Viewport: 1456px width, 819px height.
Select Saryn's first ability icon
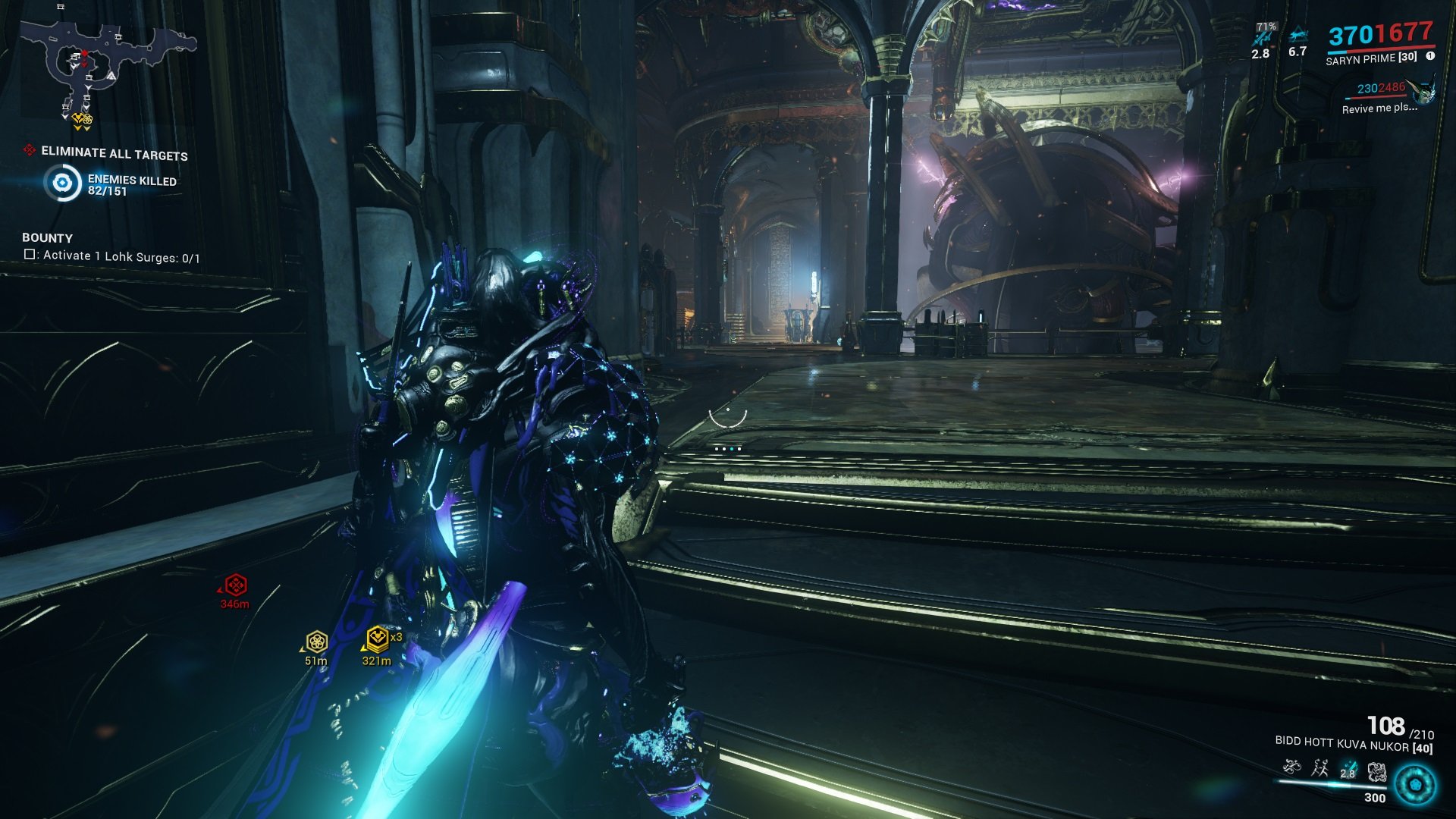pos(1291,767)
